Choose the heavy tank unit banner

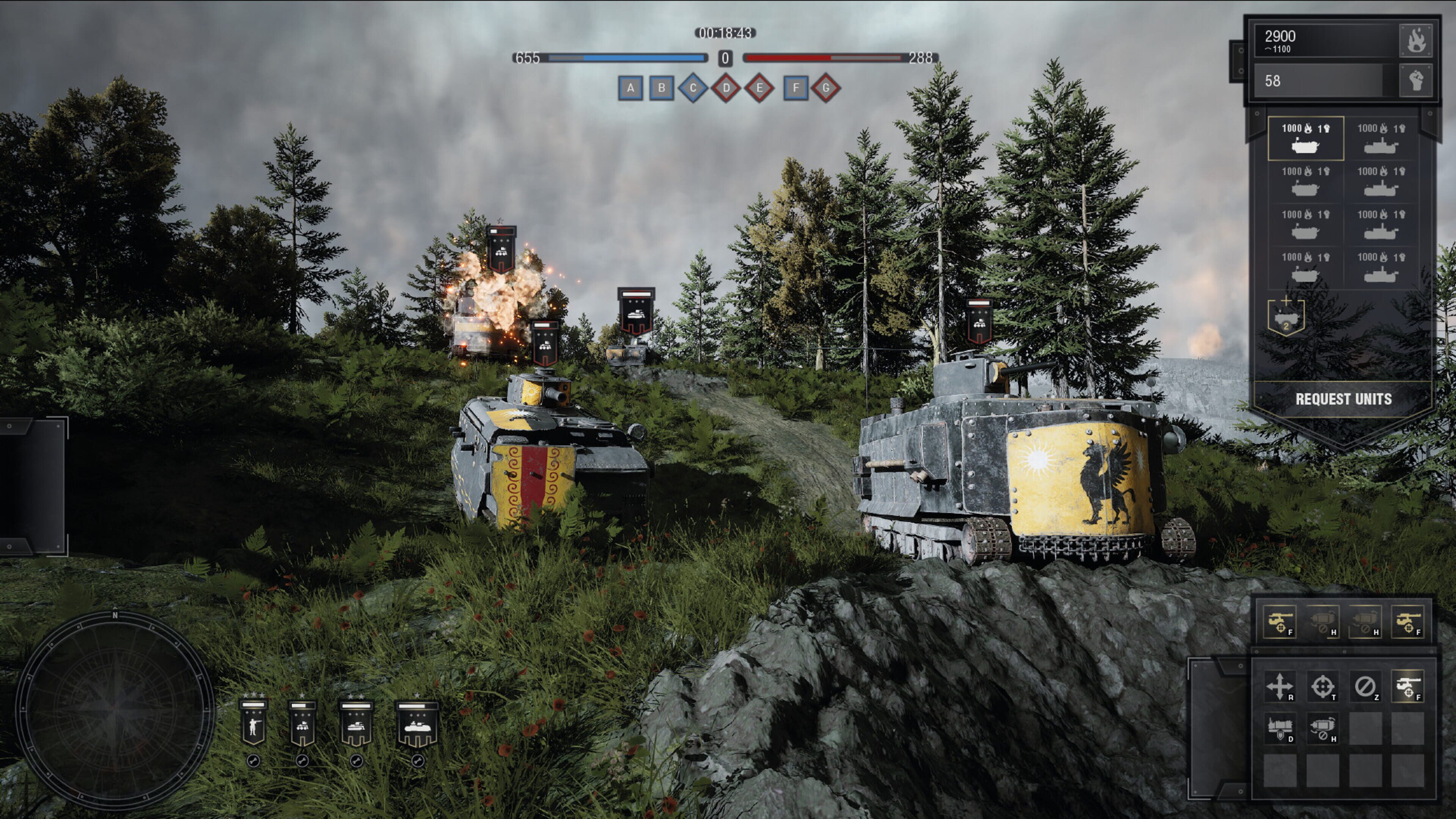coord(418,723)
